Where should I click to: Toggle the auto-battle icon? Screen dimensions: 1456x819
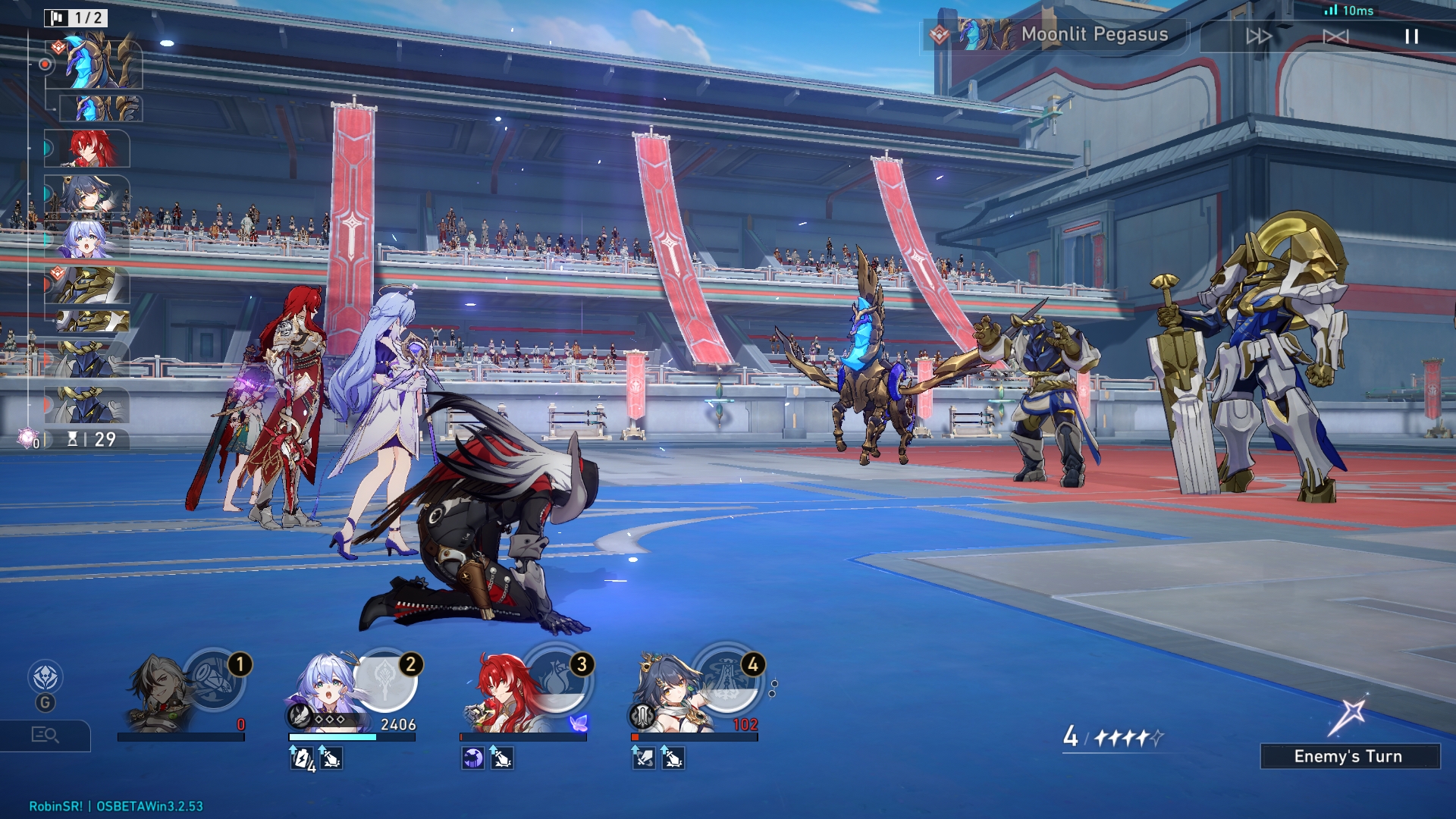point(1335,36)
